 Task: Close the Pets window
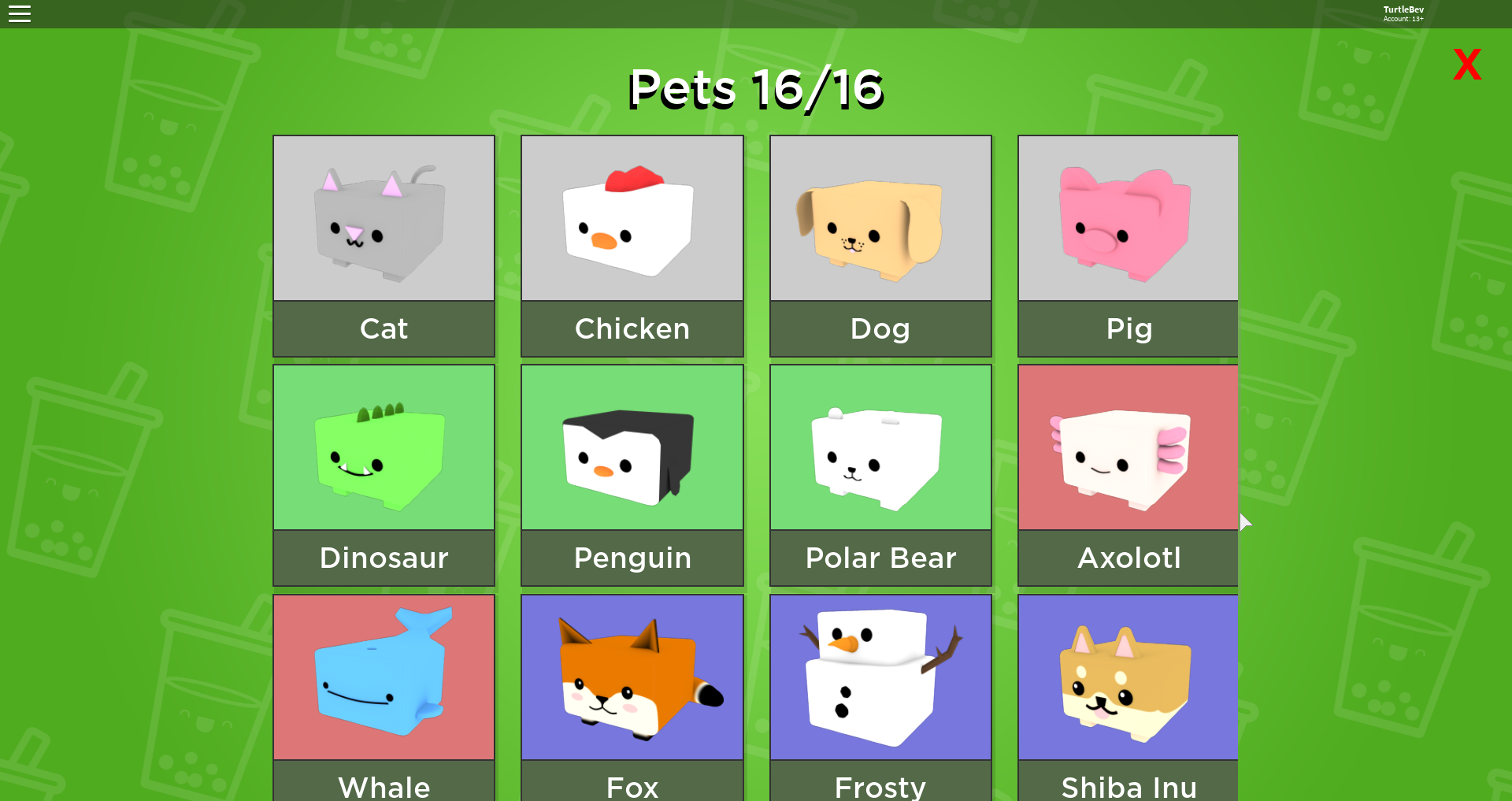[1466, 64]
